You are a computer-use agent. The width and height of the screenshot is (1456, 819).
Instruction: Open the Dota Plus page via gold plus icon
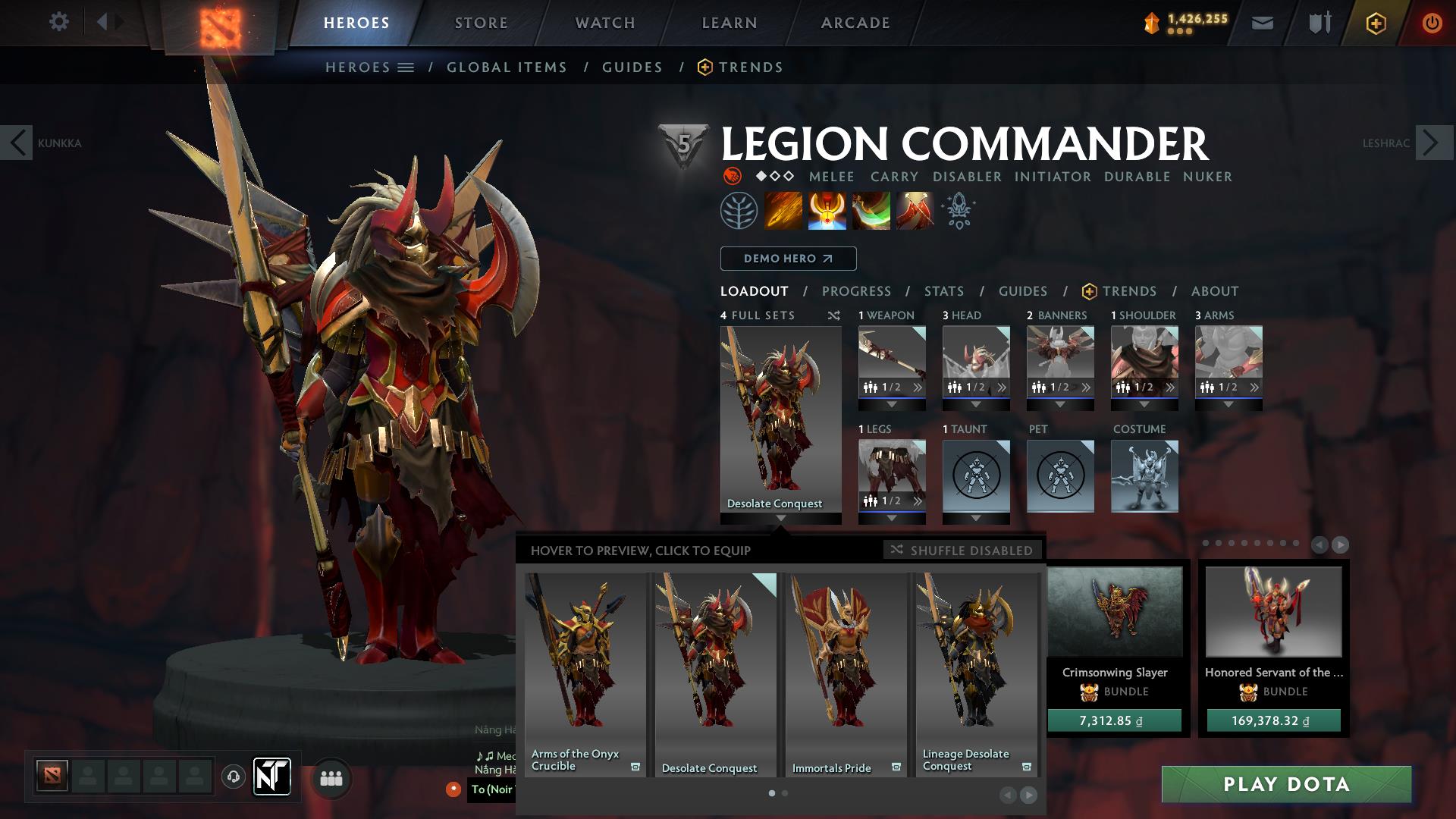(x=1376, y=23)
